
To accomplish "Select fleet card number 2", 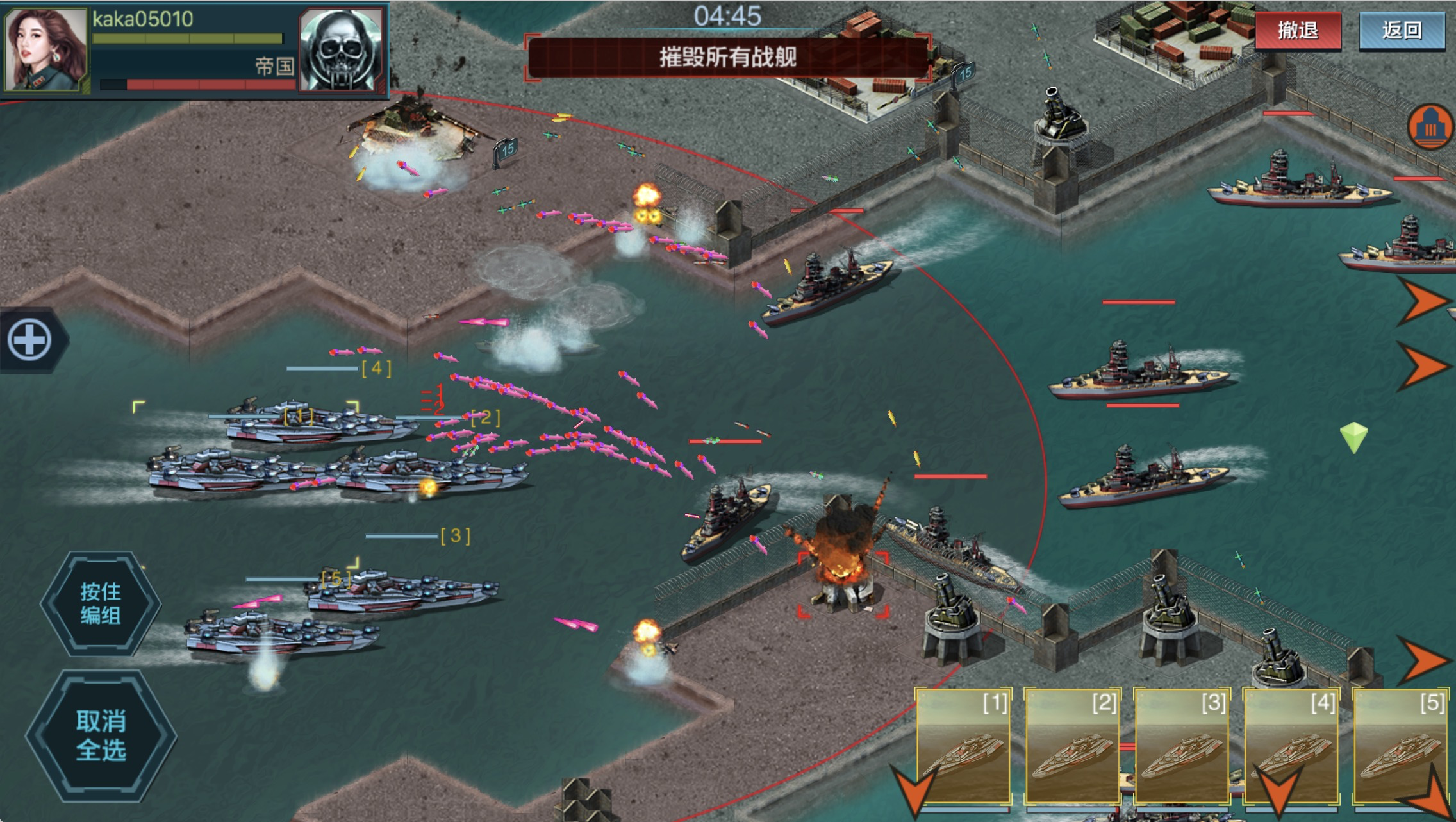I will (1072, 746).
